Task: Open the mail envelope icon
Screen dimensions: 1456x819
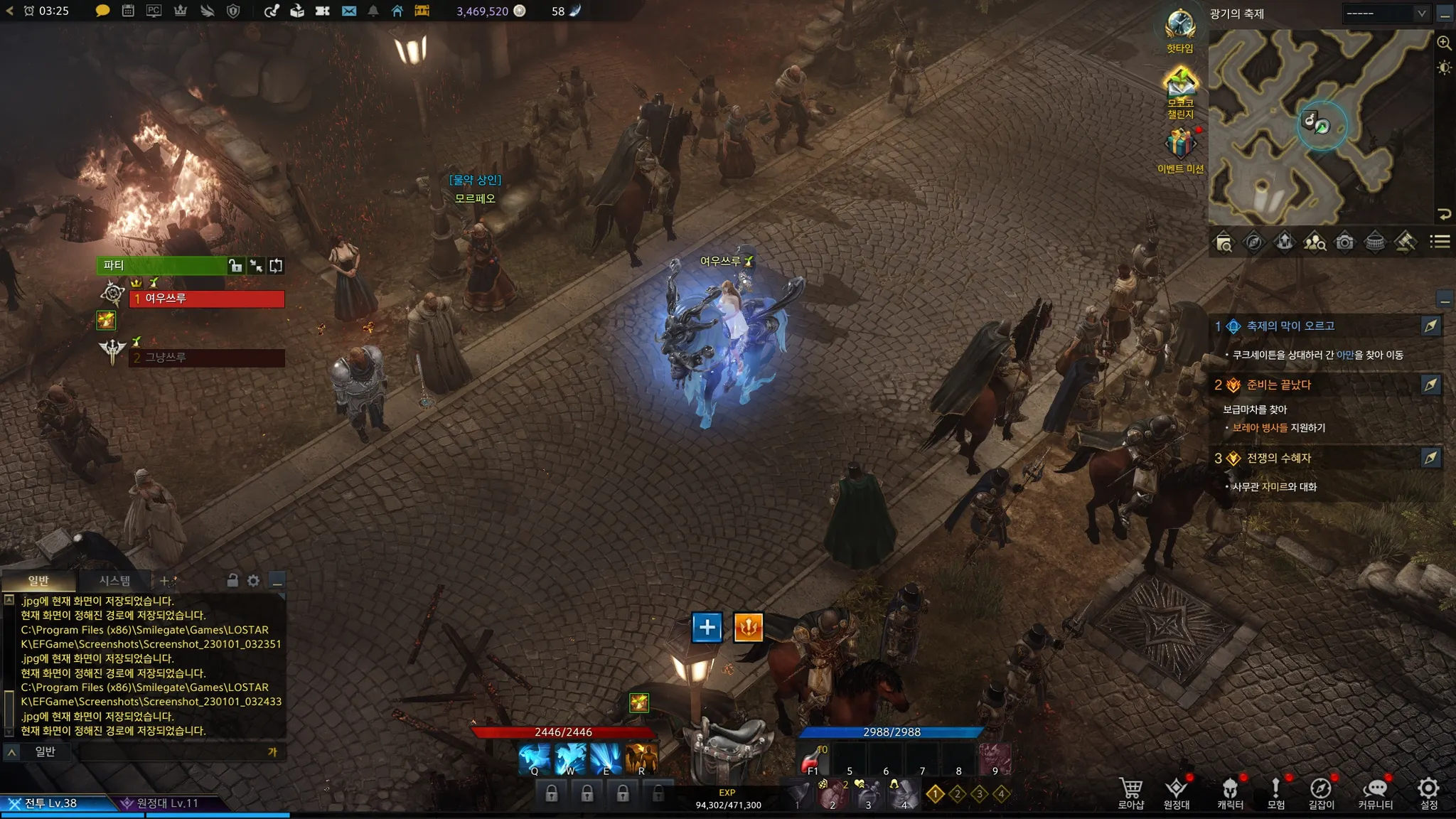Action: tap(348, 11)
